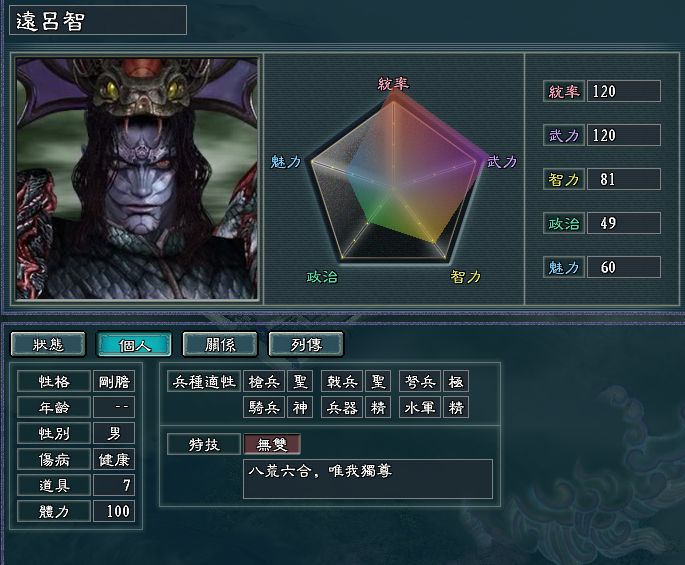Switch to the 狀態 tab

(48, 344)
